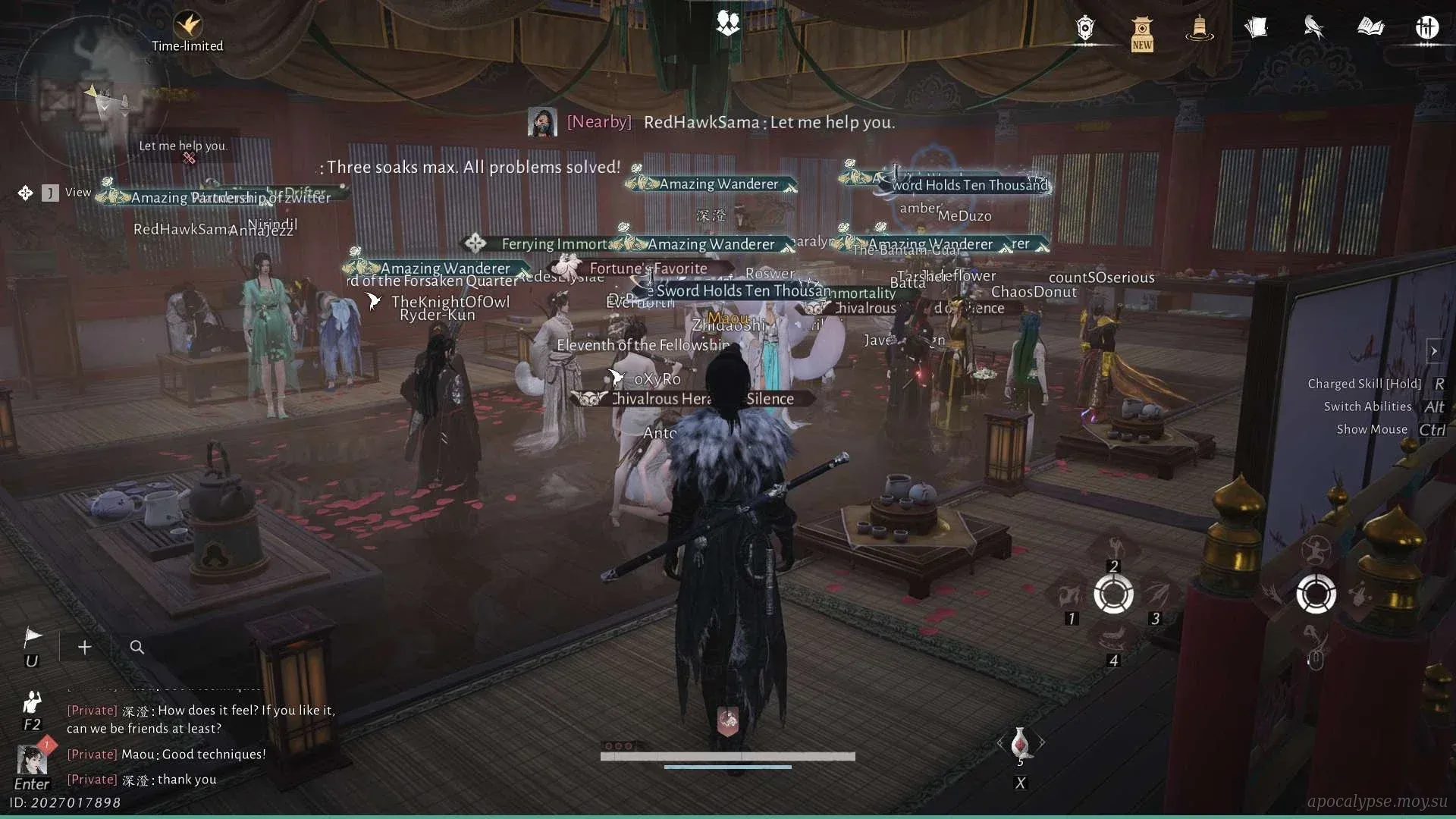Expand the side panel arrow on right edge
The image size is (1456, 819).
click(x=1433, y=351)
